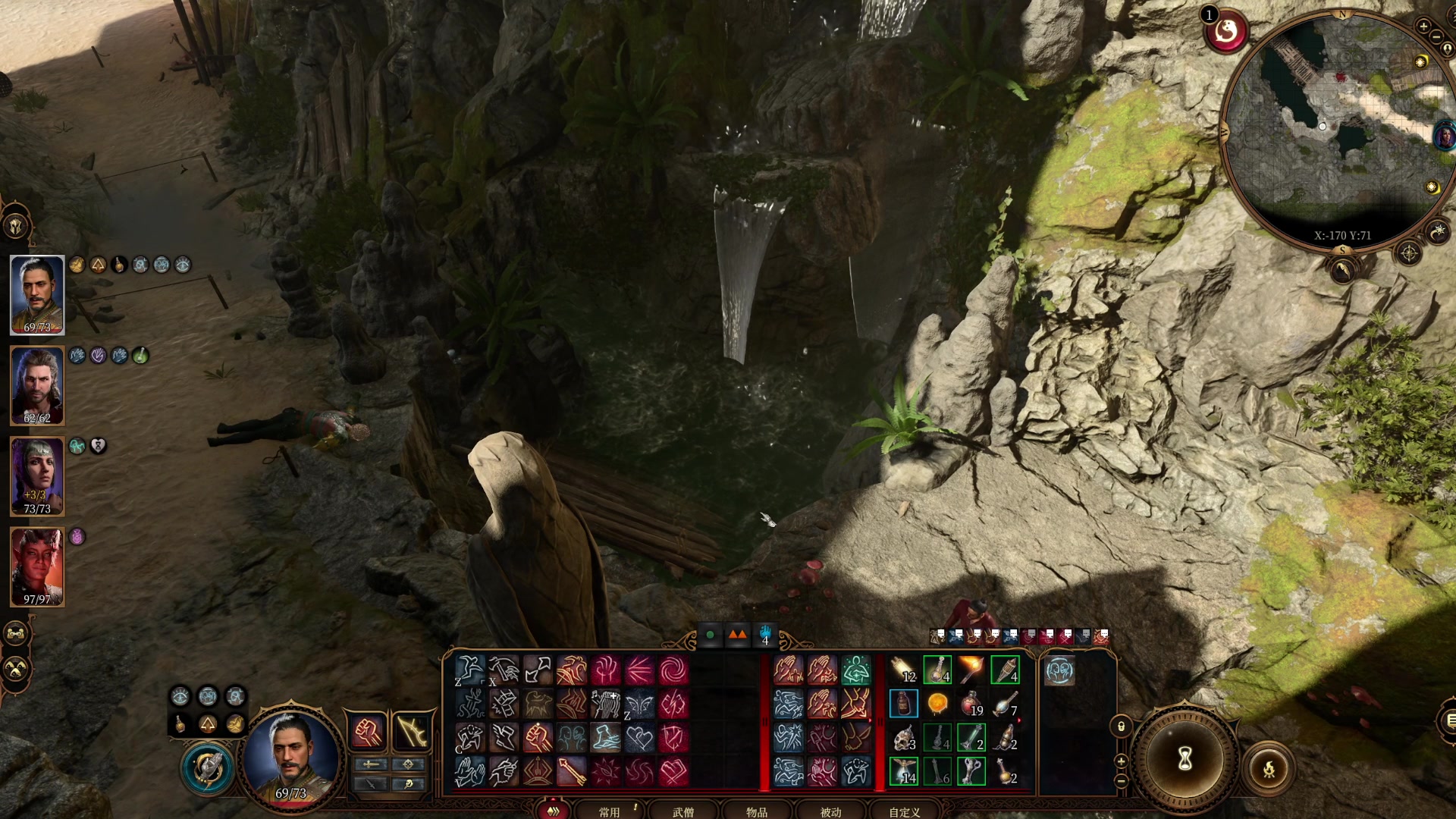Choose Shadowheart's portrait in the party list
The image size is (1456, 819).
coord(37,476)
